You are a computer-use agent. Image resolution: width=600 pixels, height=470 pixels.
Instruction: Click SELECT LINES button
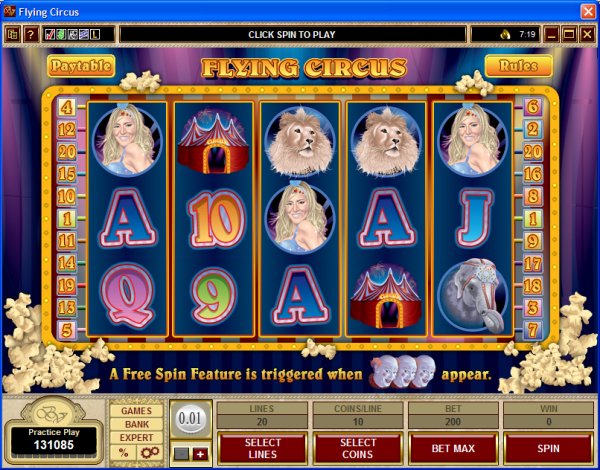(263, 449)
